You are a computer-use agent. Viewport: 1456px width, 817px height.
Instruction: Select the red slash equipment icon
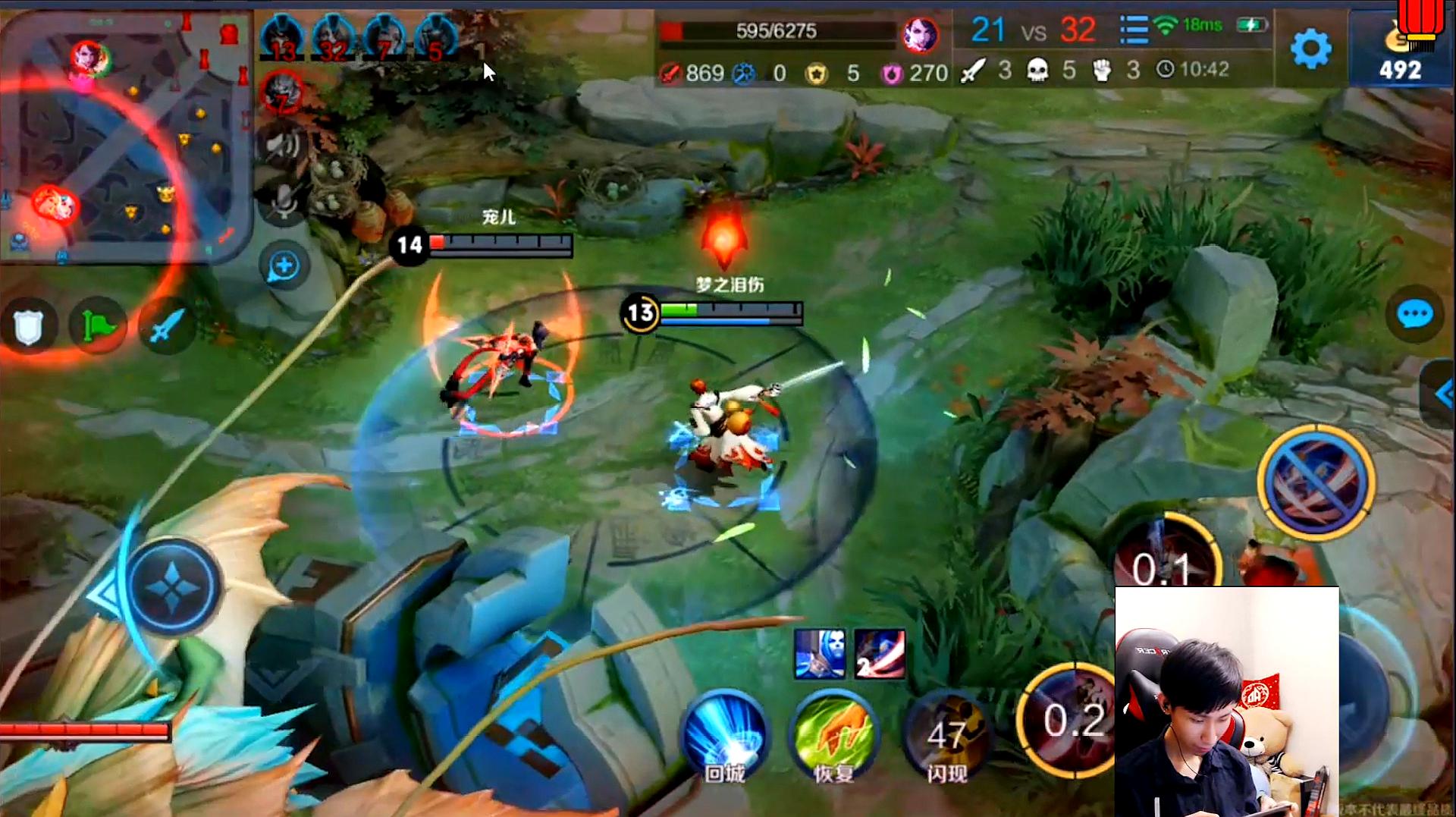(x=880, y=653)
